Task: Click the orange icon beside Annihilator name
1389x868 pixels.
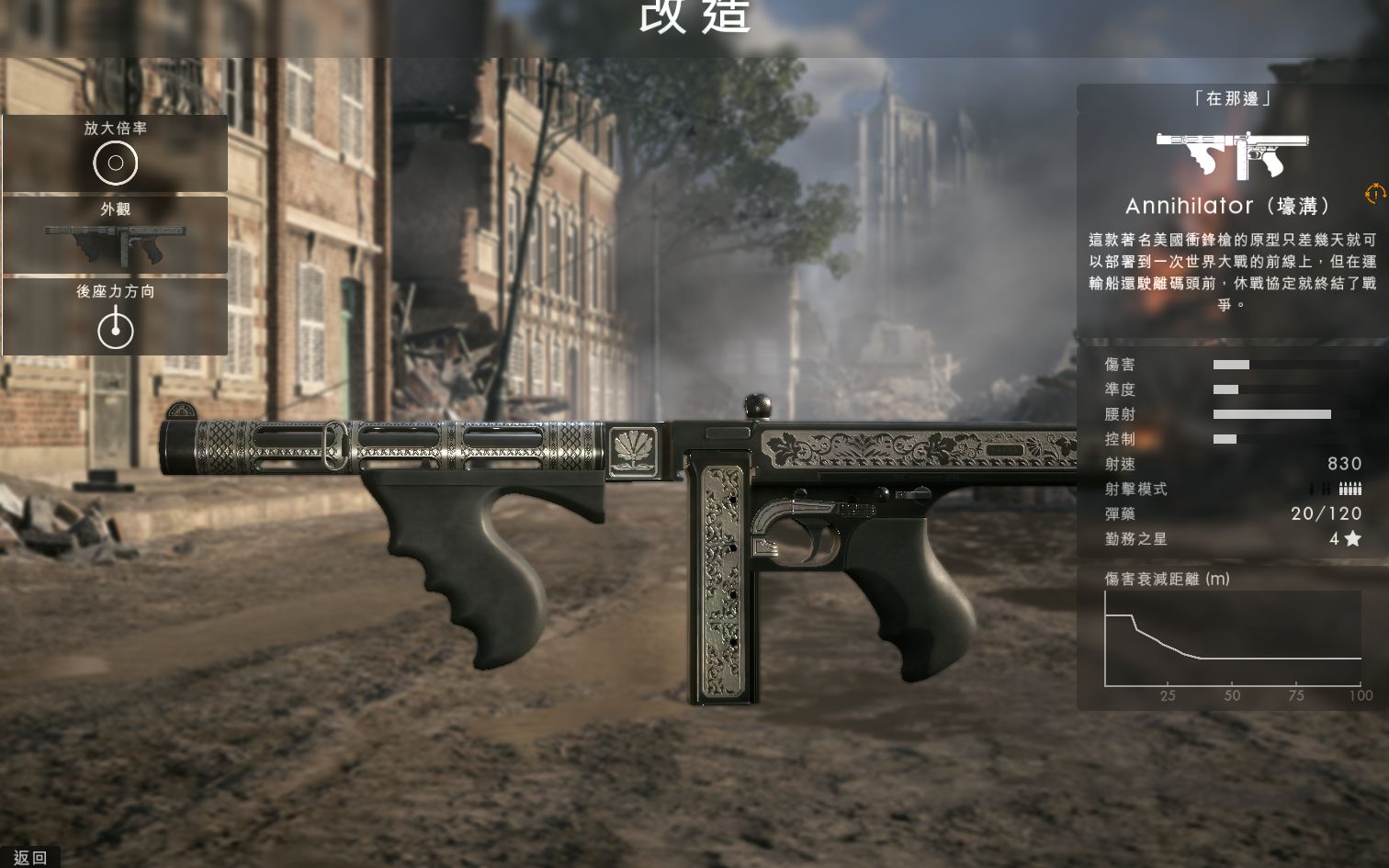Action: pyautogui.click(x=1374, y=194)
